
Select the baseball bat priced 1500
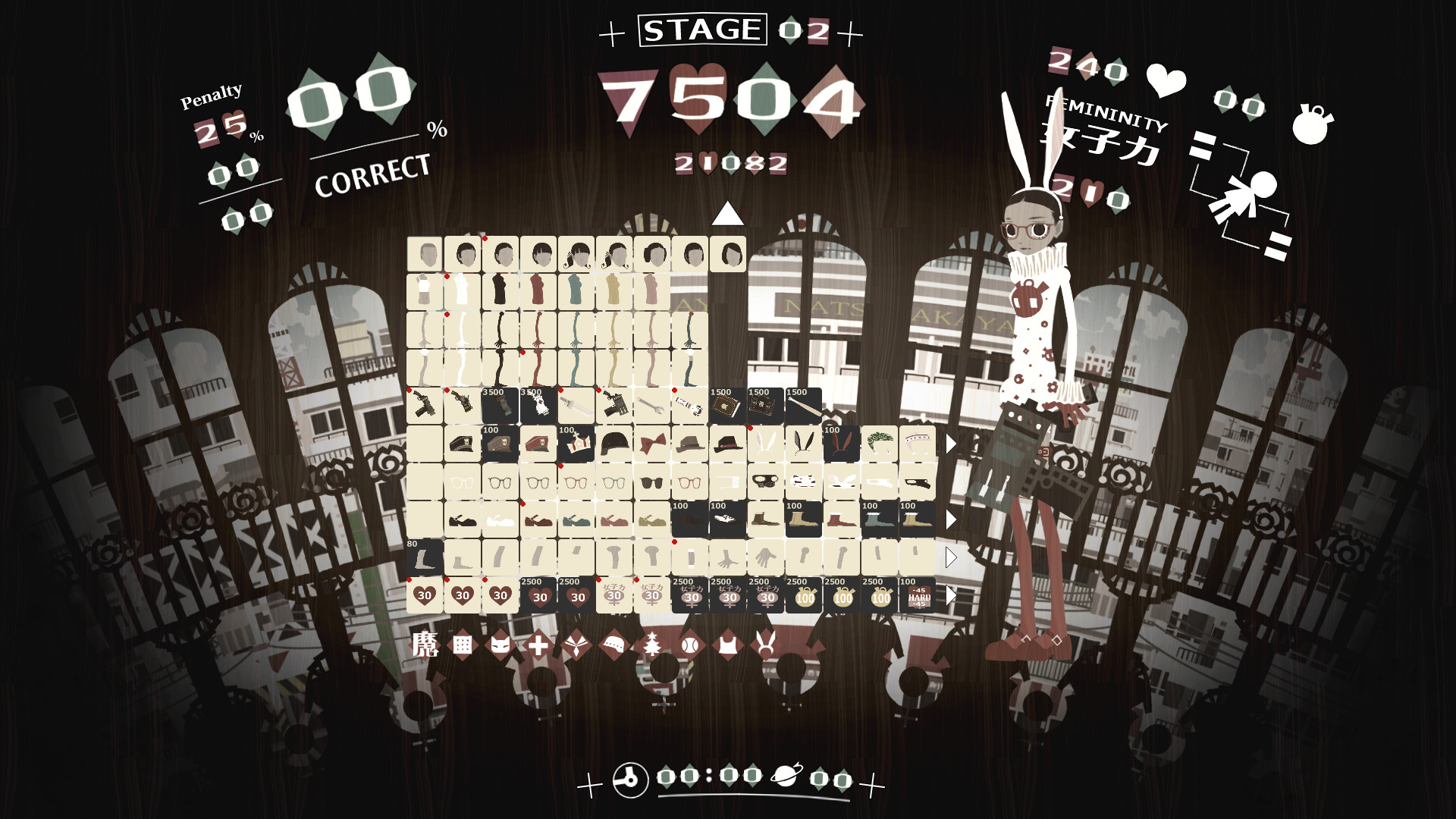tap(802, 405)
